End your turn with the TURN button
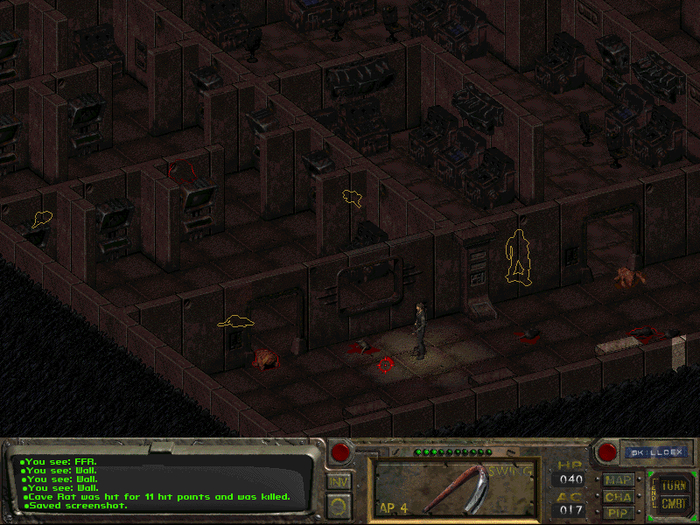 [x=672, y=484]
